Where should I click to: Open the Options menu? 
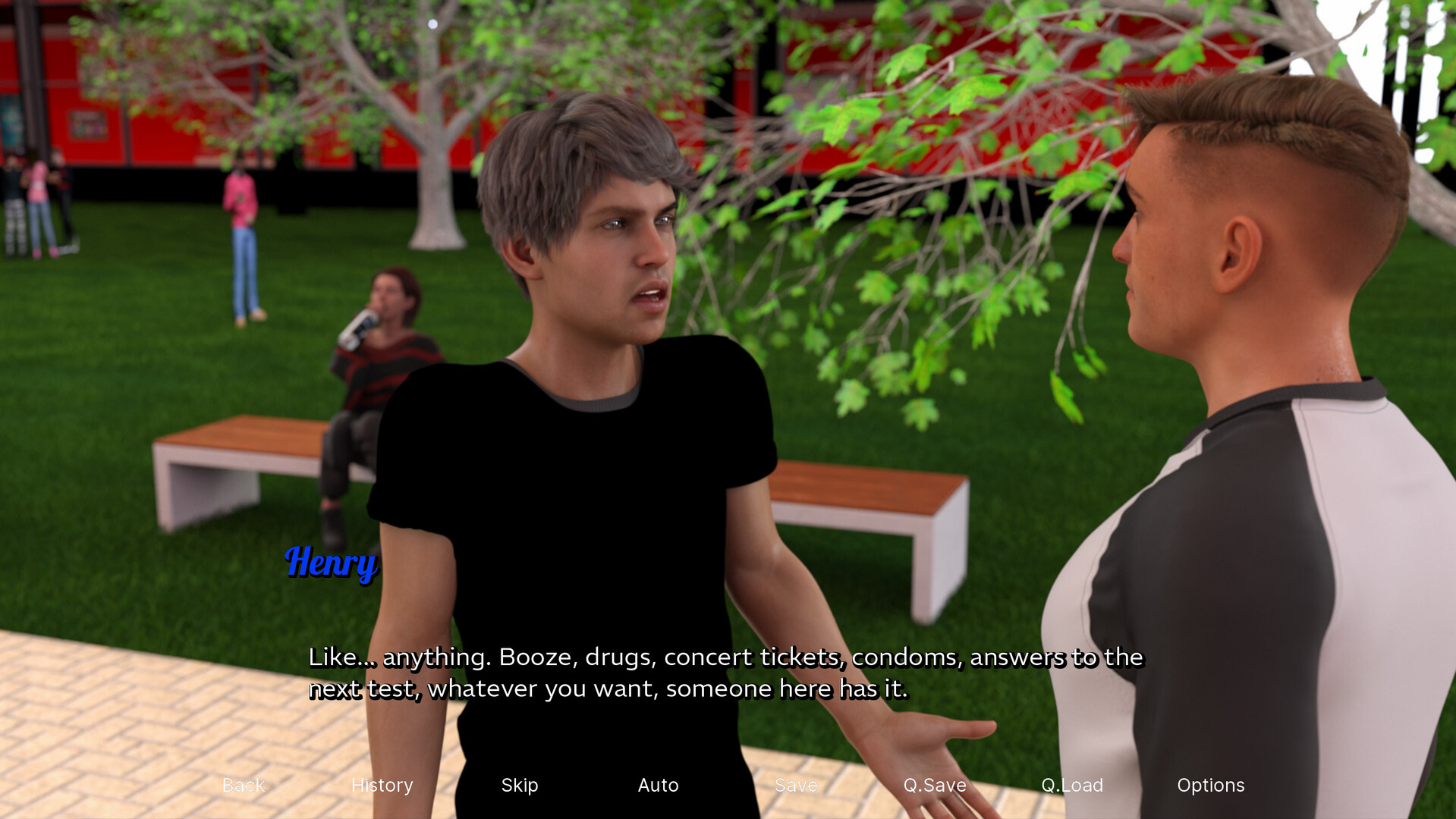coord(1210,786)
